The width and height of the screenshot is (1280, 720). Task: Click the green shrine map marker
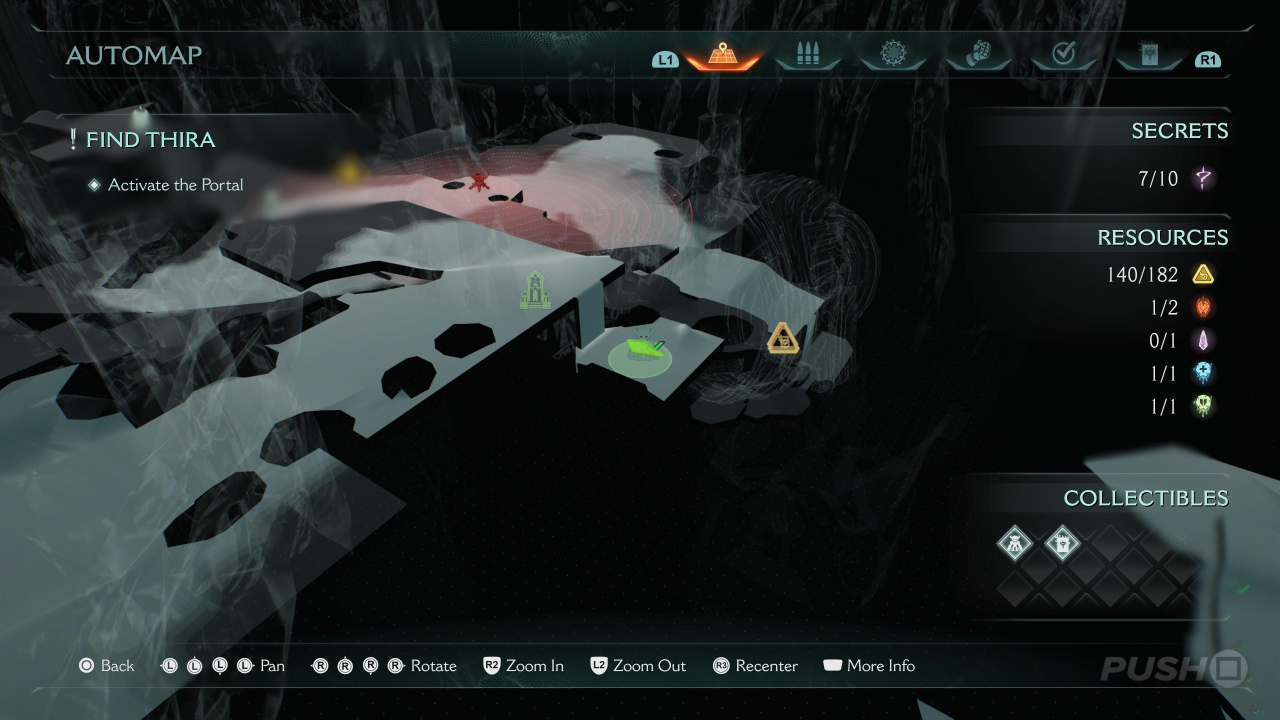click(535, 291)
